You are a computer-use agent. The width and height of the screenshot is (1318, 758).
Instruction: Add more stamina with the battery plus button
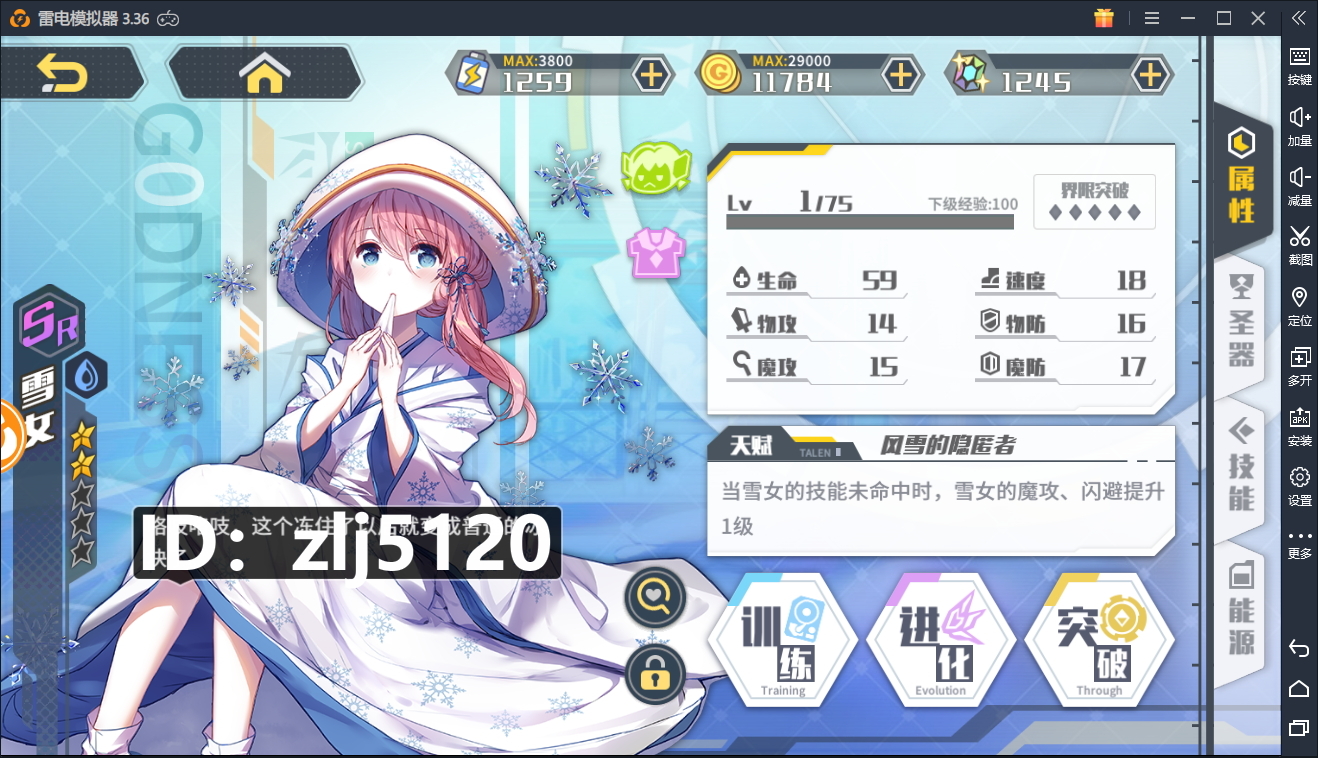[x=651, y=75]
